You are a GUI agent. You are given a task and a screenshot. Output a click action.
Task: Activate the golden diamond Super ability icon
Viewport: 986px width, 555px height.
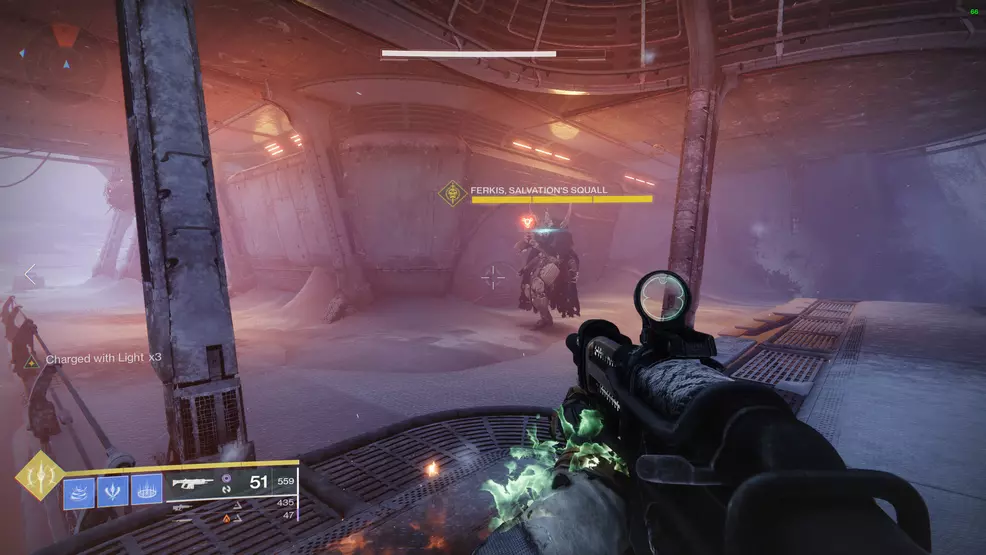[40, 475]
